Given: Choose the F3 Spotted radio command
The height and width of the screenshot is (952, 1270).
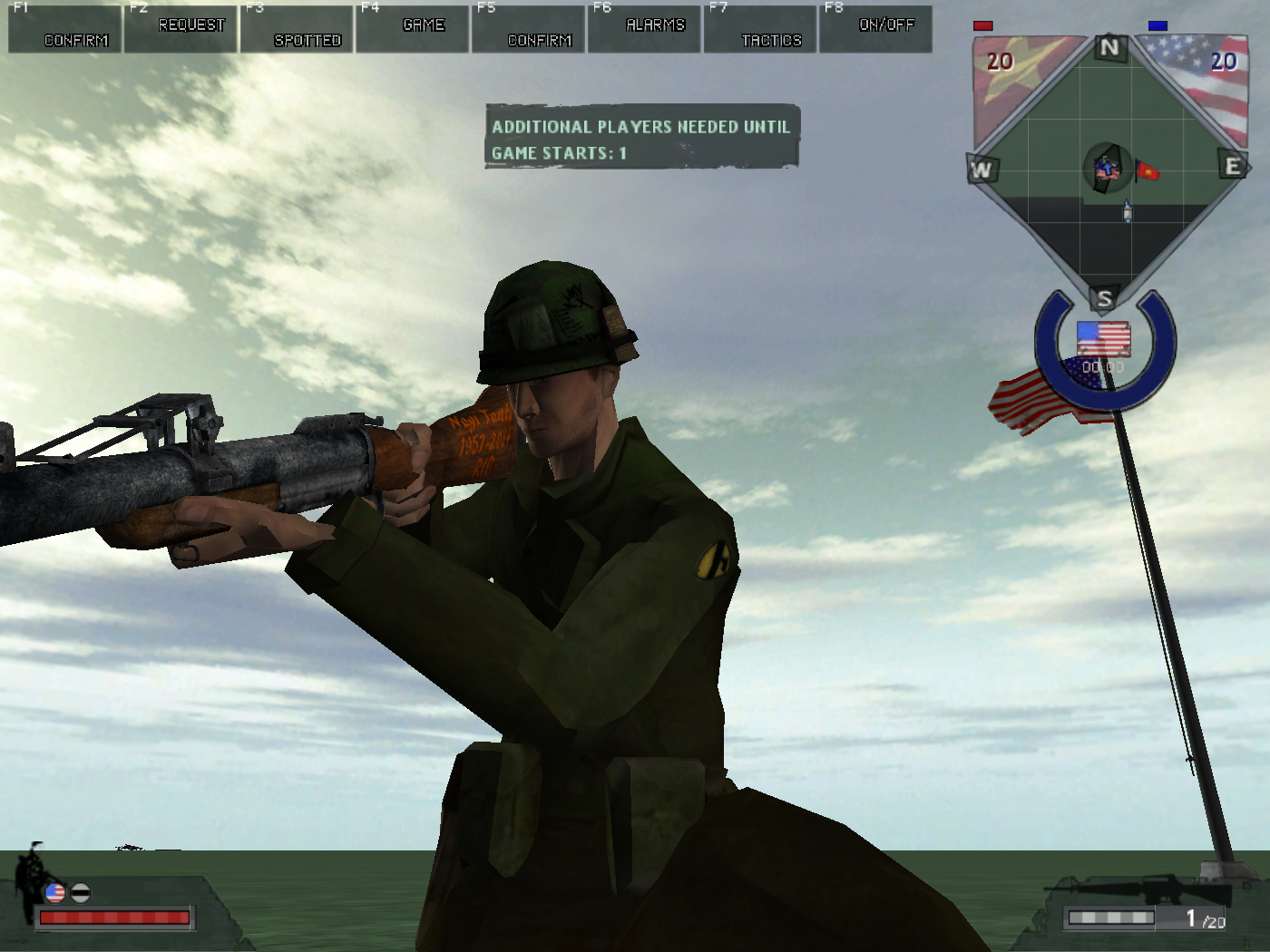Looking at the screenshot, I should coord(298,30).
